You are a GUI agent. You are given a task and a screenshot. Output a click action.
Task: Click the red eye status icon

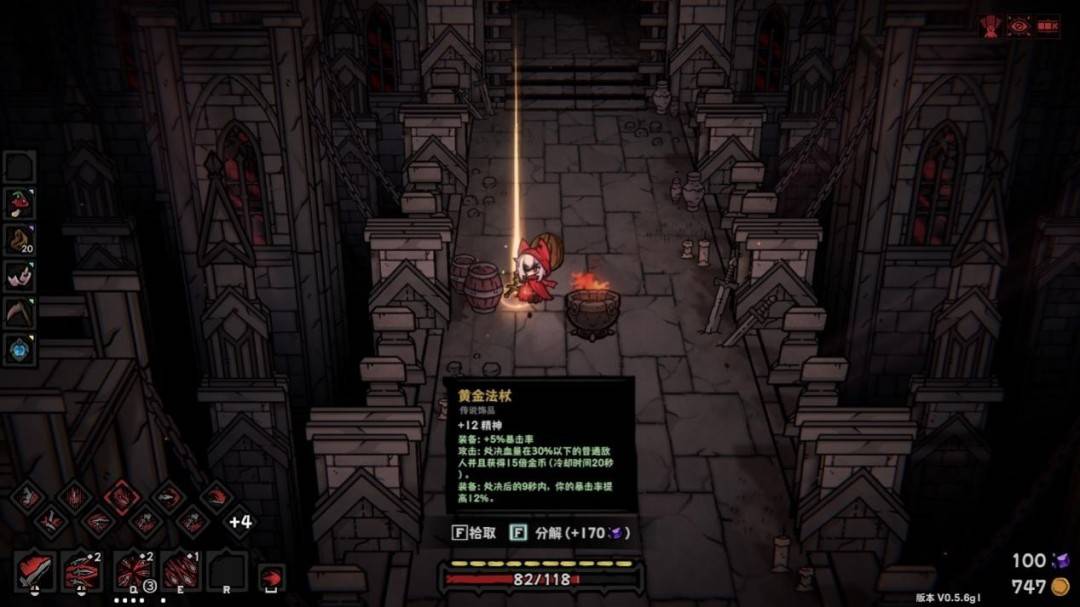click(1019, 26)
